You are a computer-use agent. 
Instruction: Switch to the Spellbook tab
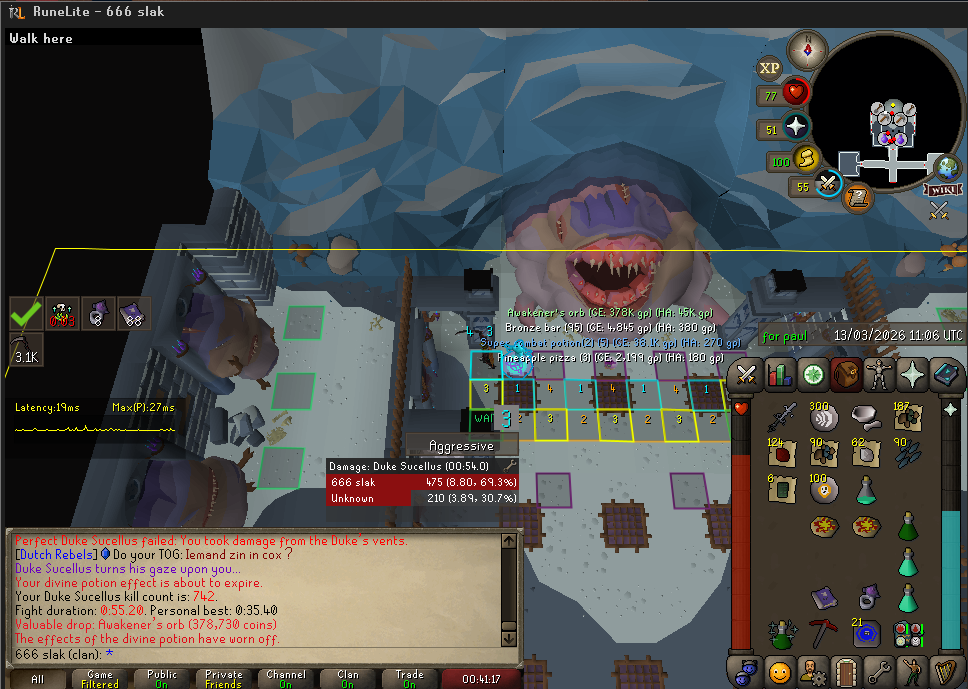tap(944, 375)
